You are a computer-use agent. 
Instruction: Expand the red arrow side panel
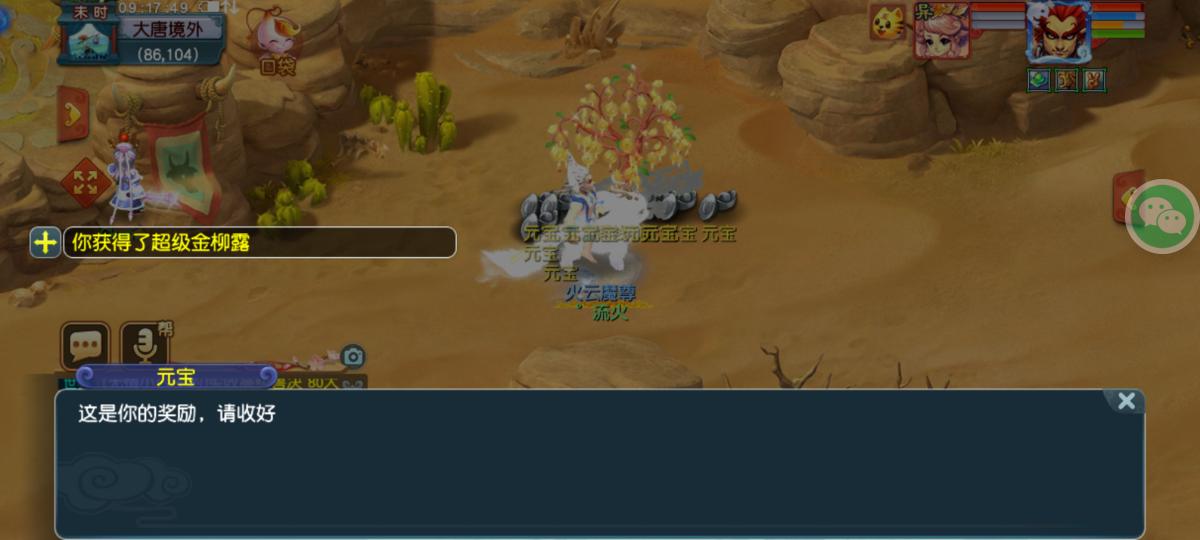pos(72,113)
